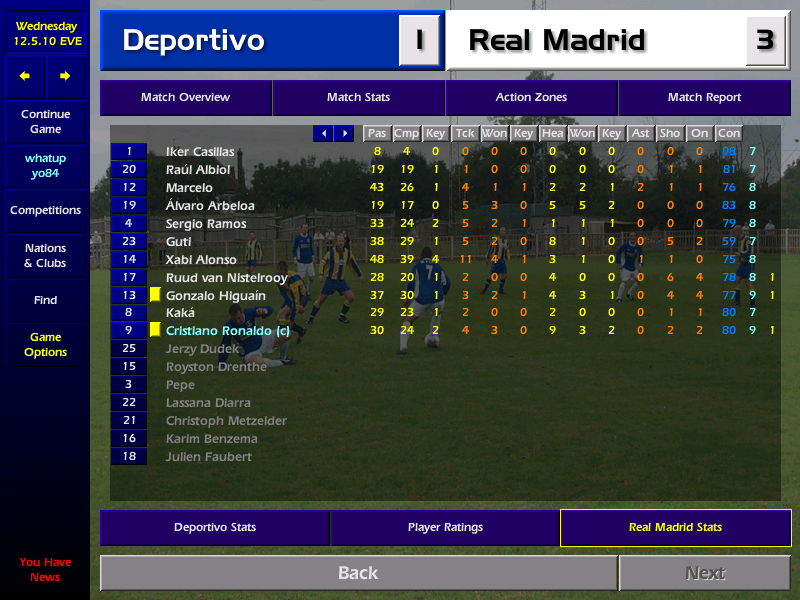Show Player Ratings

click(x=445, y=527)
